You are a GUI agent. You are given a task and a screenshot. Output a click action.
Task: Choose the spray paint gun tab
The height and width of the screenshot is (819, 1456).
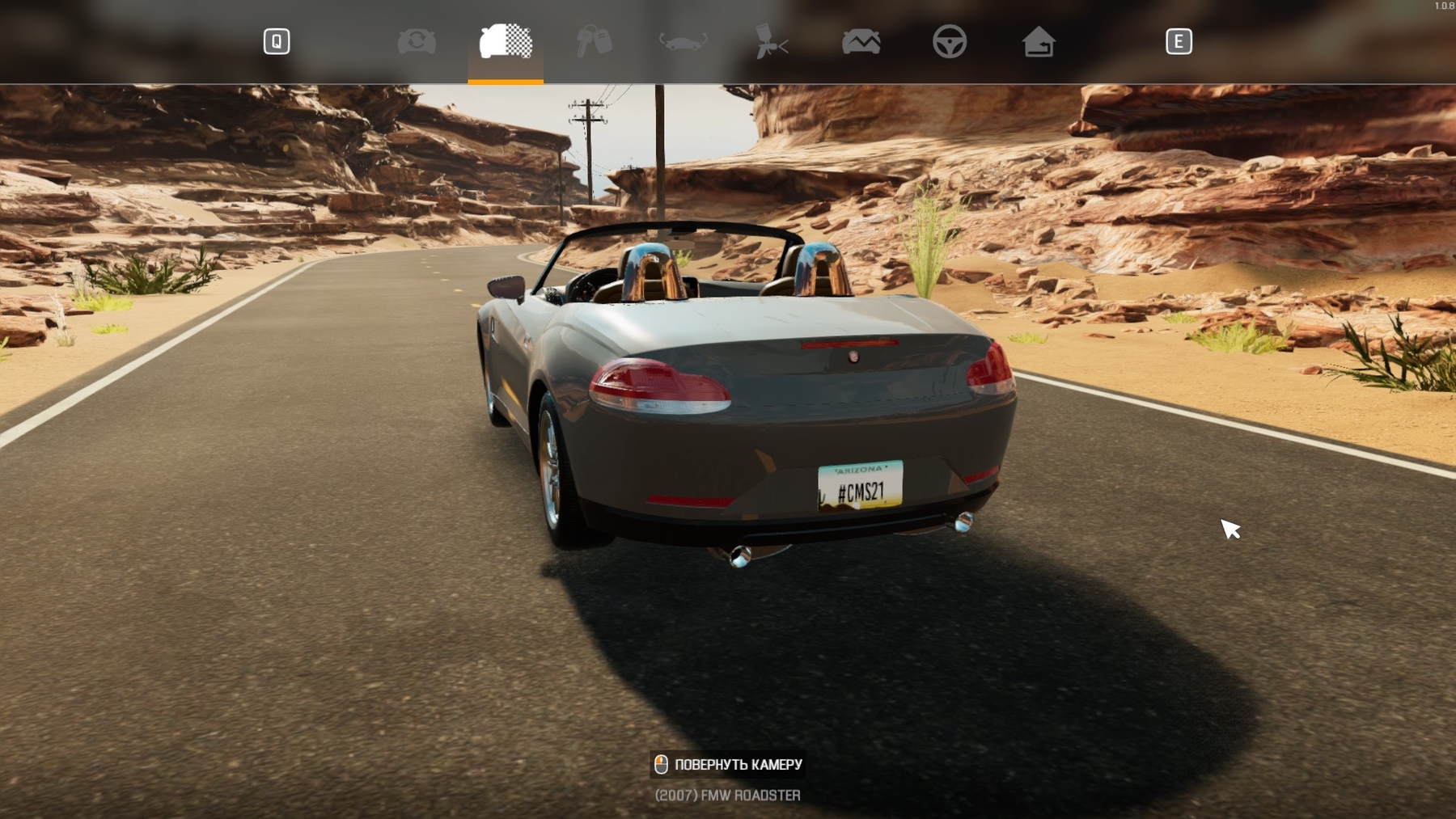point(772,41)
